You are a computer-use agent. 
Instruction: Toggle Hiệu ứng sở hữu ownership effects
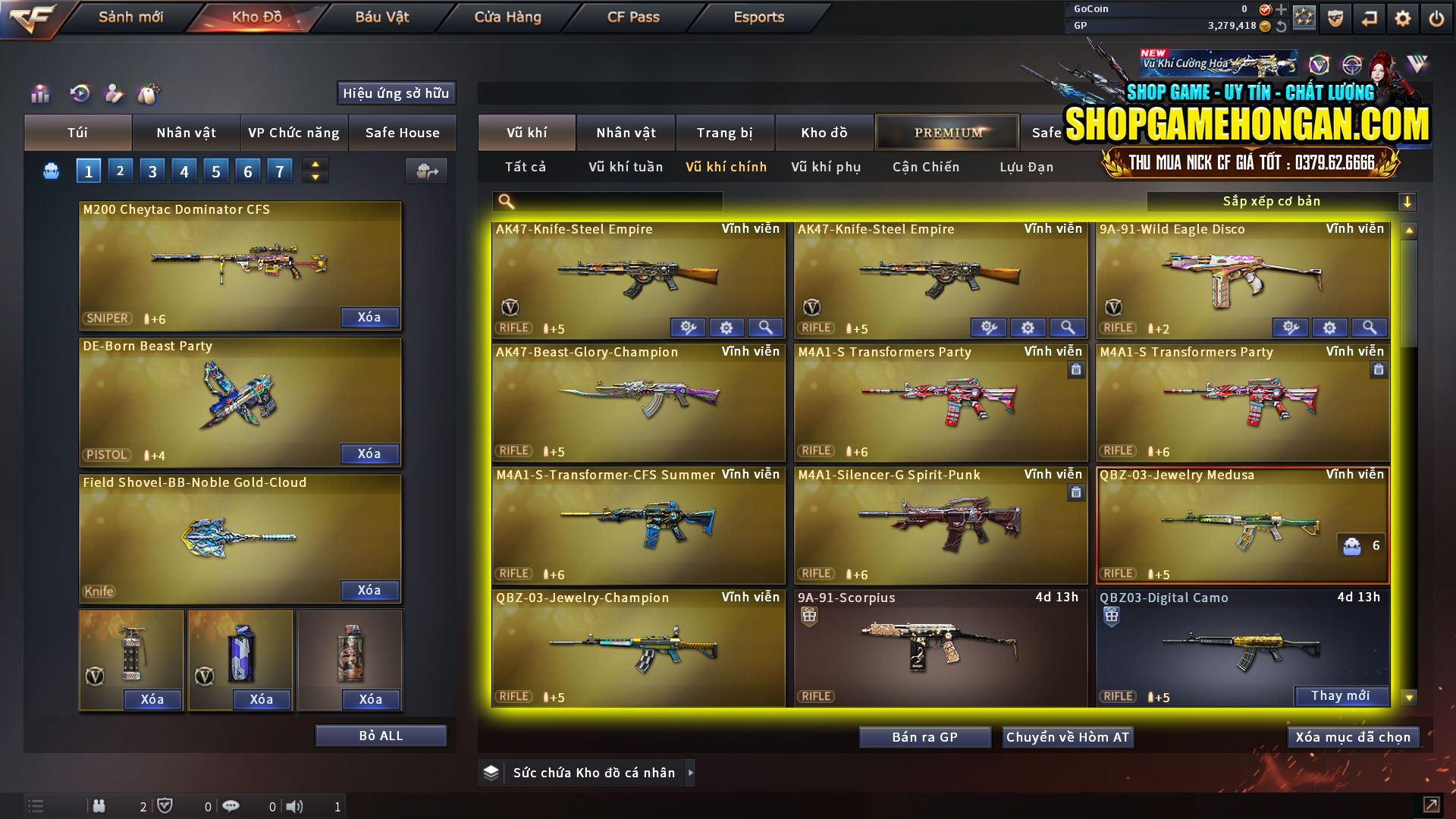[395, 93]
